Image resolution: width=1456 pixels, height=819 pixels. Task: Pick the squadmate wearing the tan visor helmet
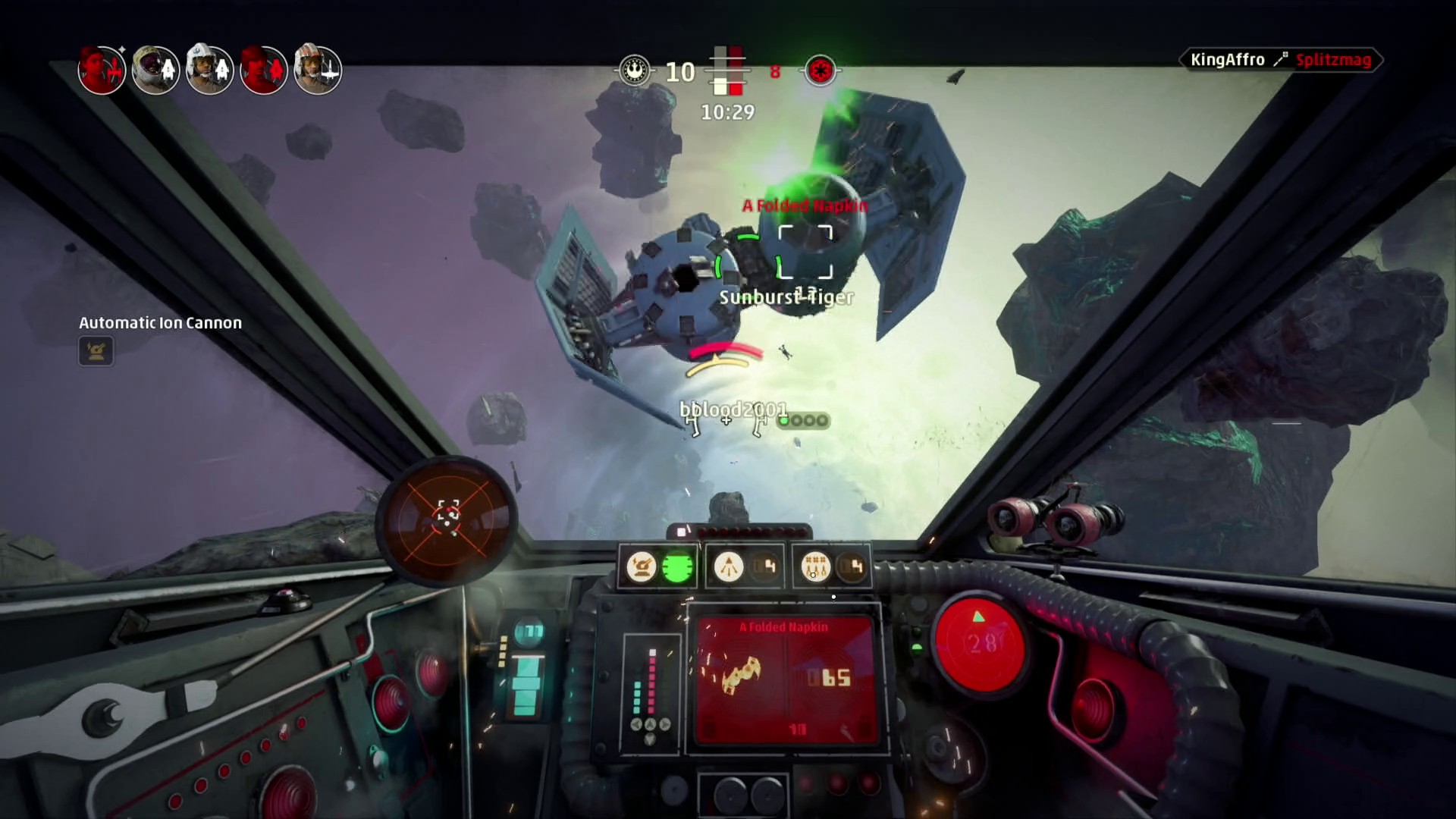[155, 70]
